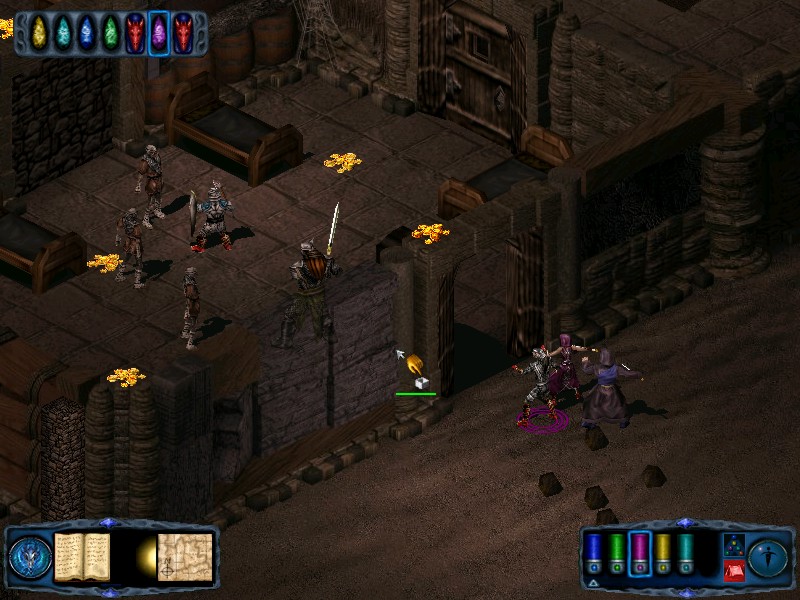The image size is (800, 600).
Task: Open the character figure orb
Action: click(x=768, y=556)
